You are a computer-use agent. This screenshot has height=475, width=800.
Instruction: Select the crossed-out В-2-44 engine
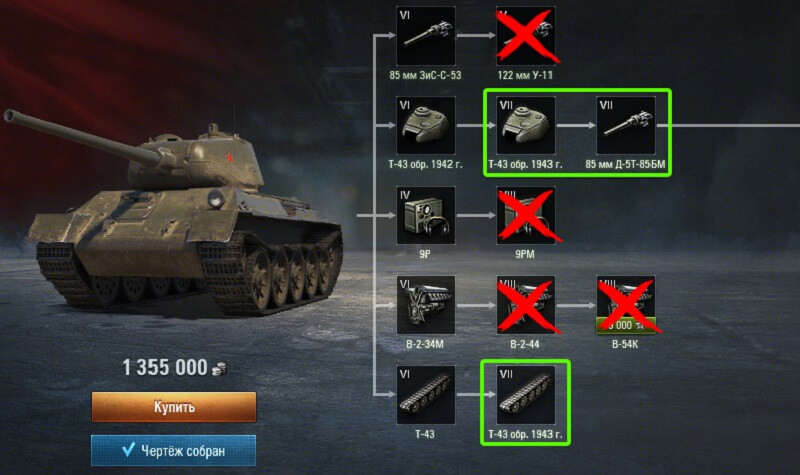coord(525,306)
